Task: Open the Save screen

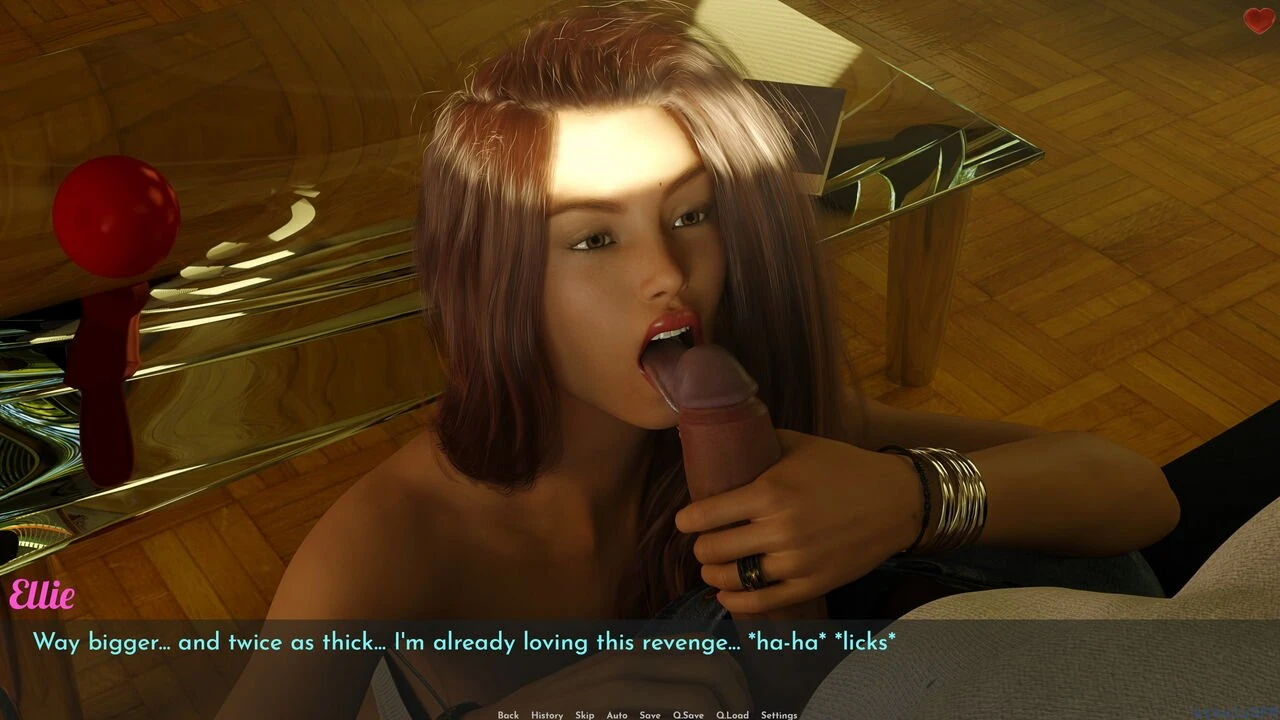Action: 650,715
